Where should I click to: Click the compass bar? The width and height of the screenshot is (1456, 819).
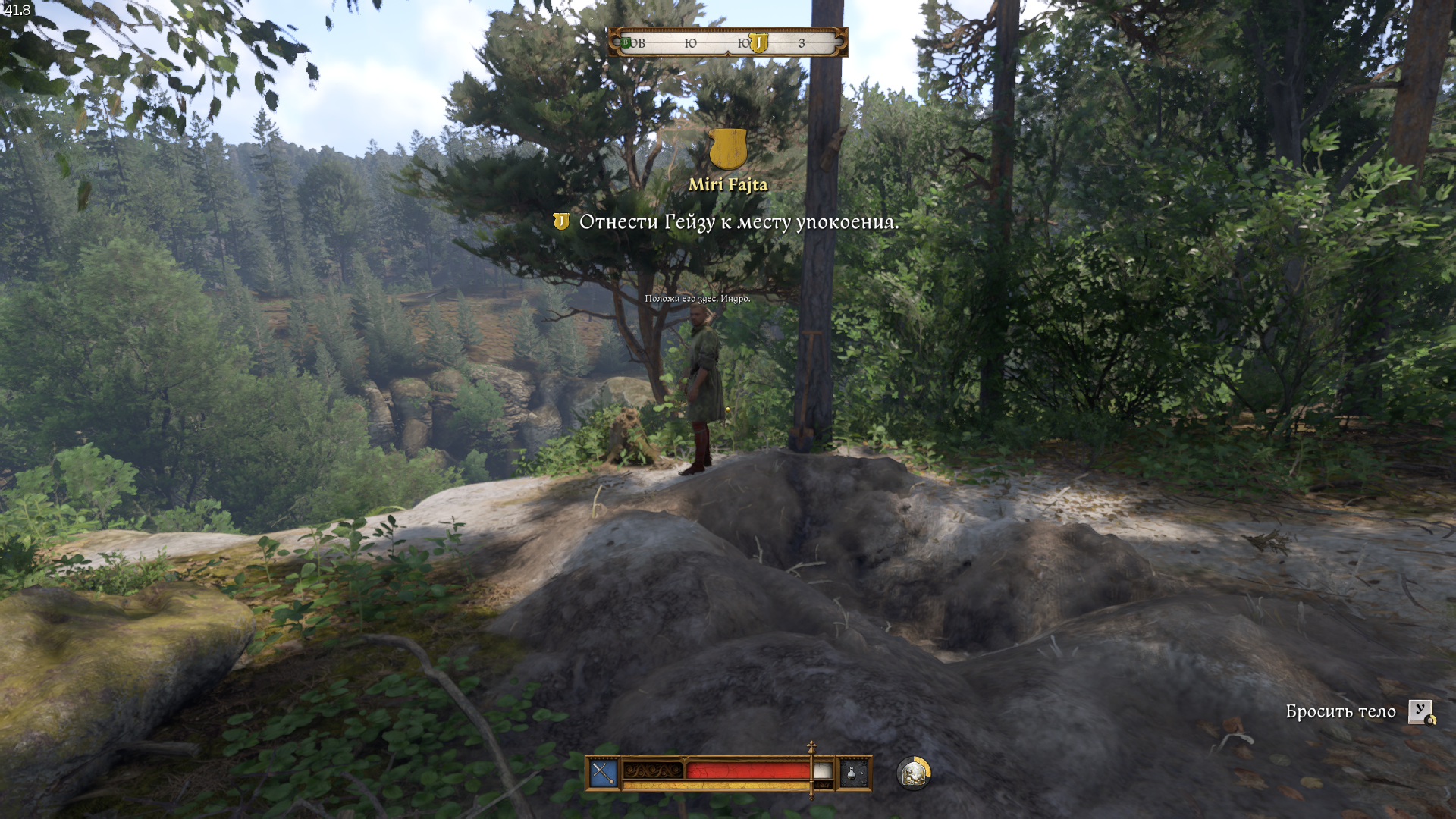(x=726, y=42)
